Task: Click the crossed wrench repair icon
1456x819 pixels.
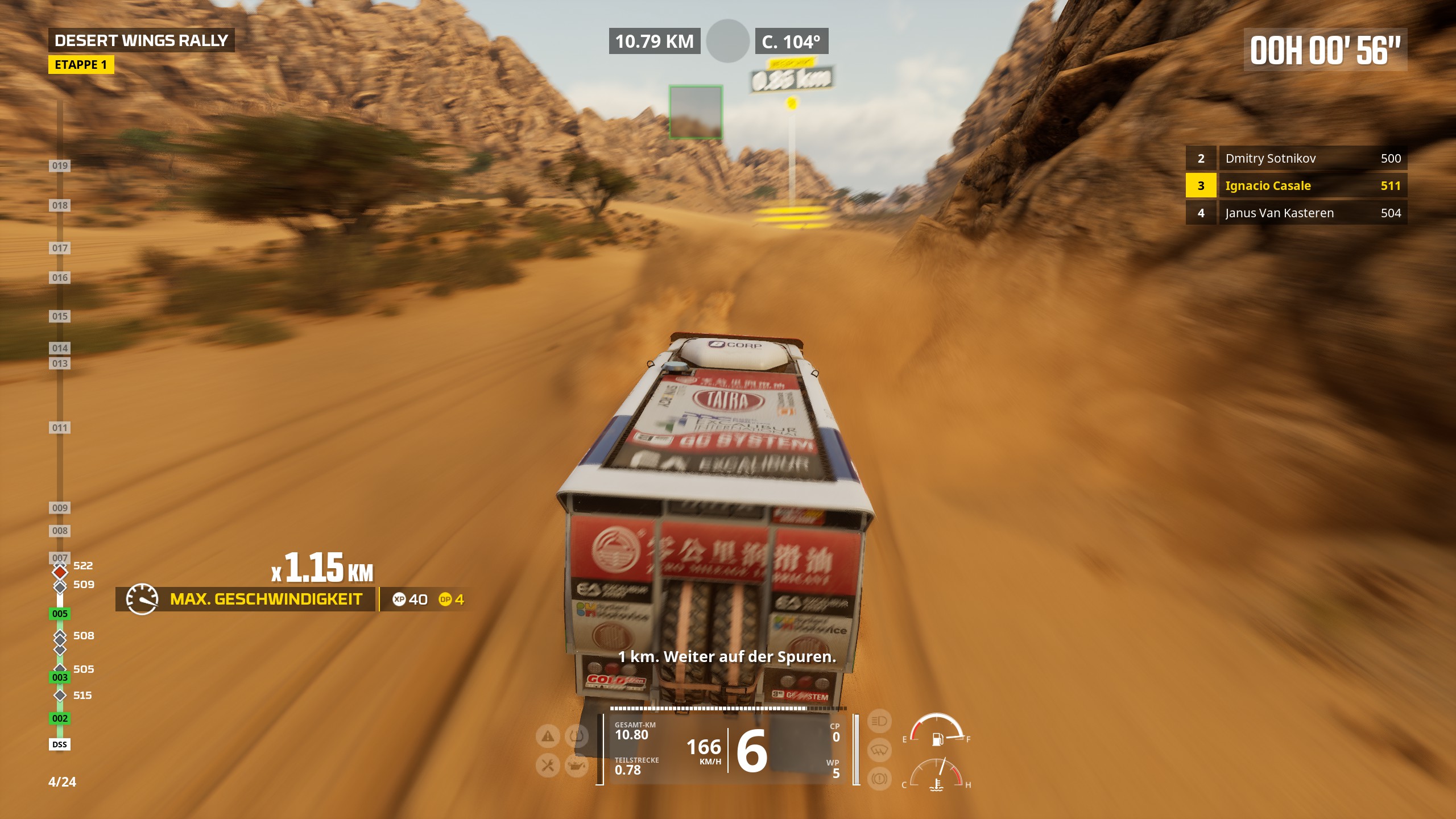Action: 548,766
